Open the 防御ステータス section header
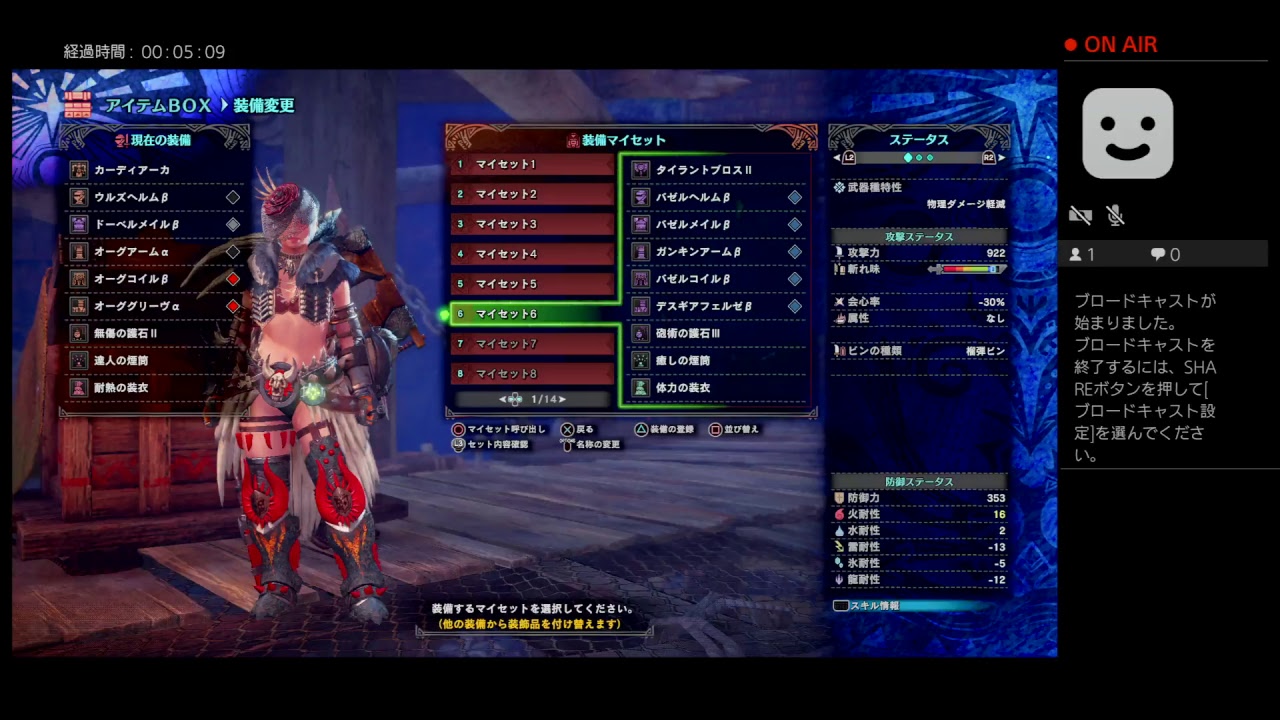 (918, 482)
